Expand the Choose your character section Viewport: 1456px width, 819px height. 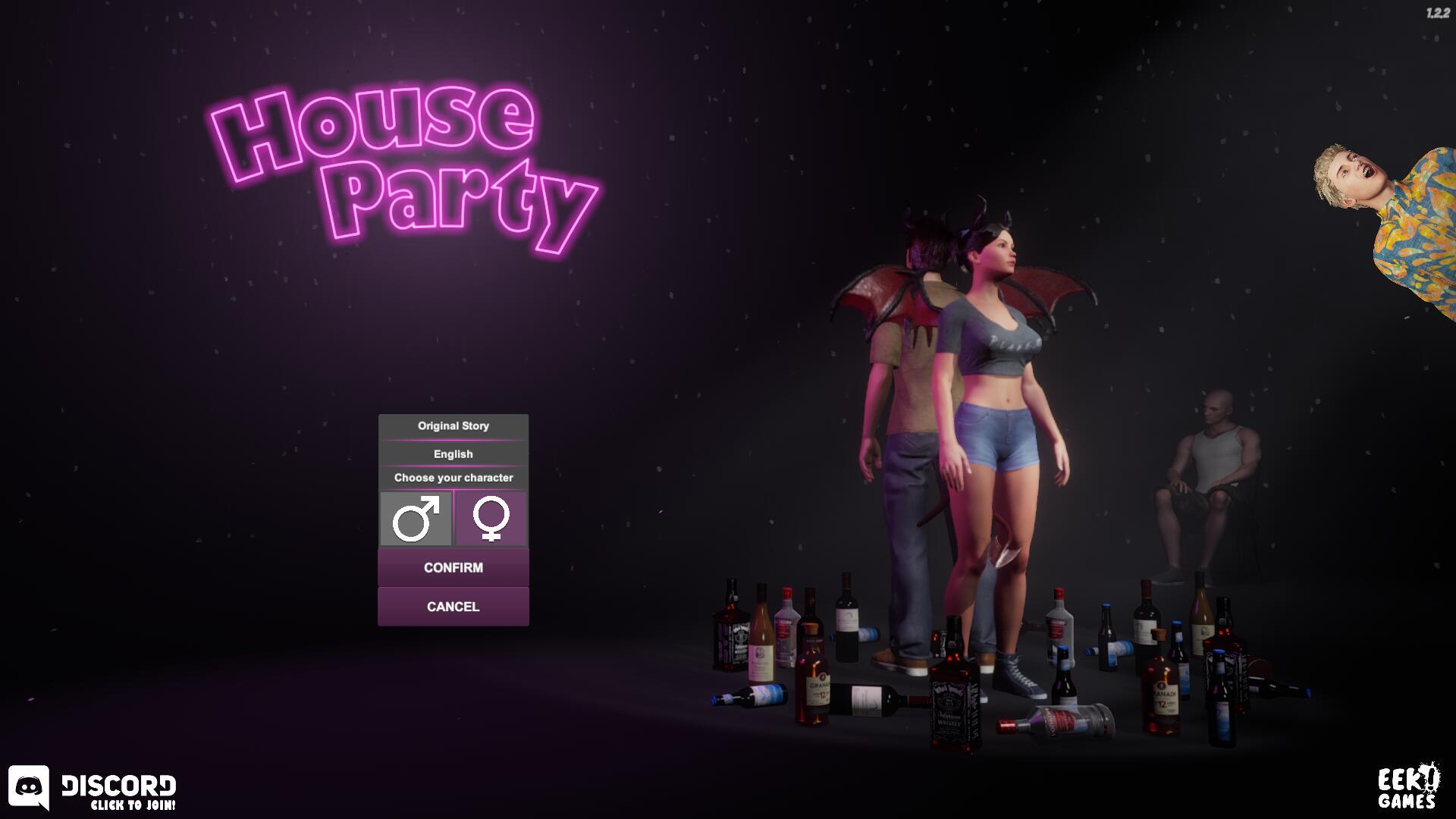(x=453, y=478)
